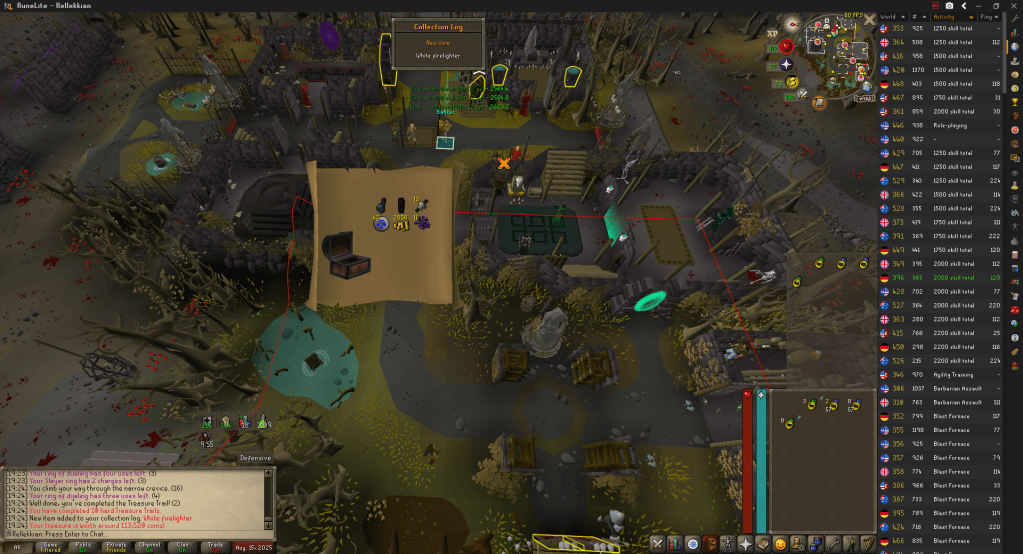Select the Trade chat tab
The width and height of the screenshot is (1023, 554).
(x=214, y=546)
